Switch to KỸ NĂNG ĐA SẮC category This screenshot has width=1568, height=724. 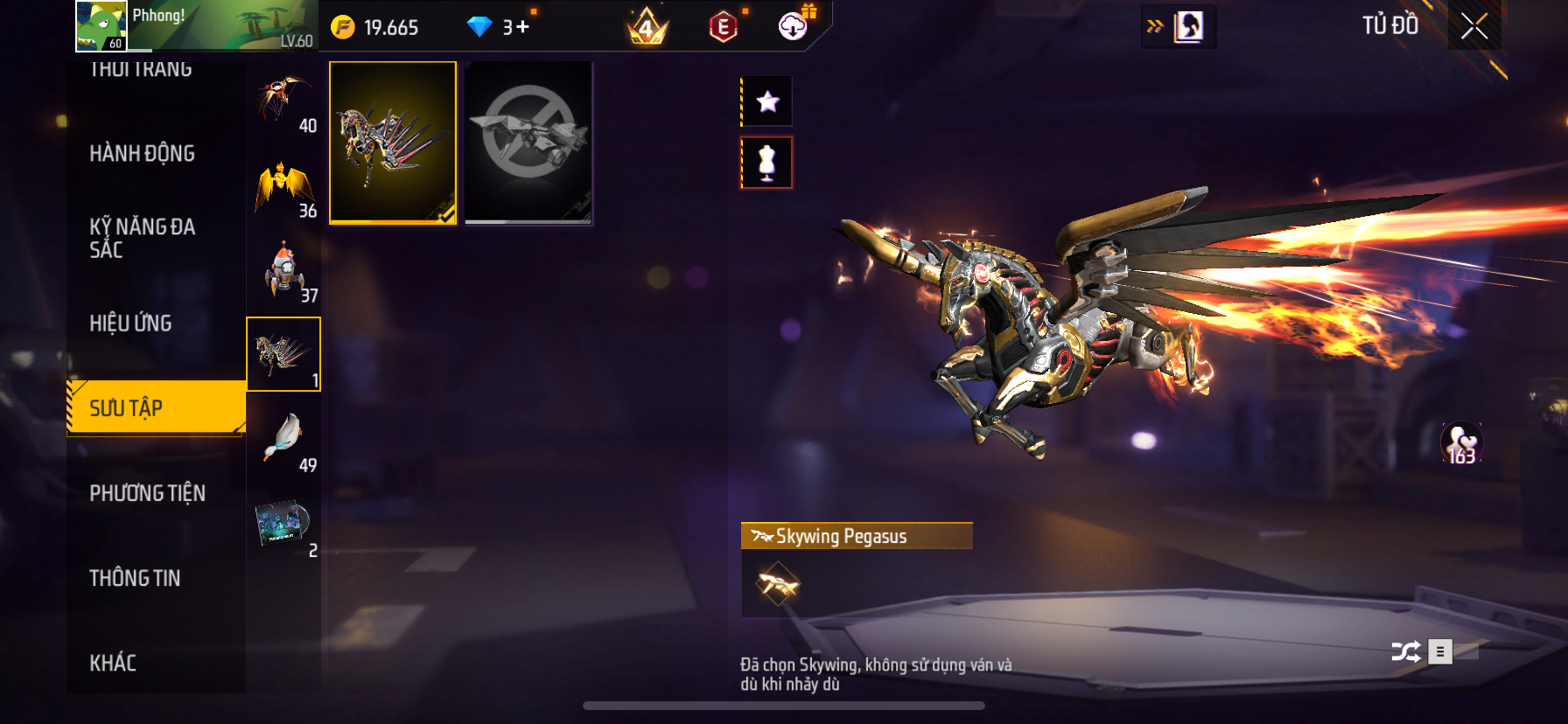click(x=142, y=238)
